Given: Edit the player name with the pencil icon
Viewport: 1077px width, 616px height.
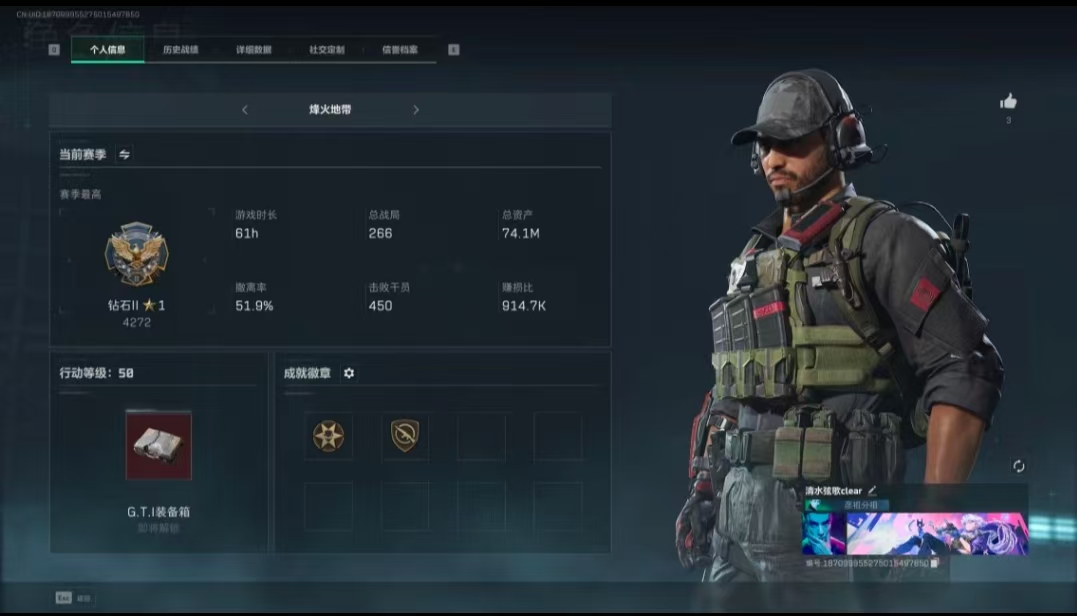Looking at the screenshot, I should point(872,491).
